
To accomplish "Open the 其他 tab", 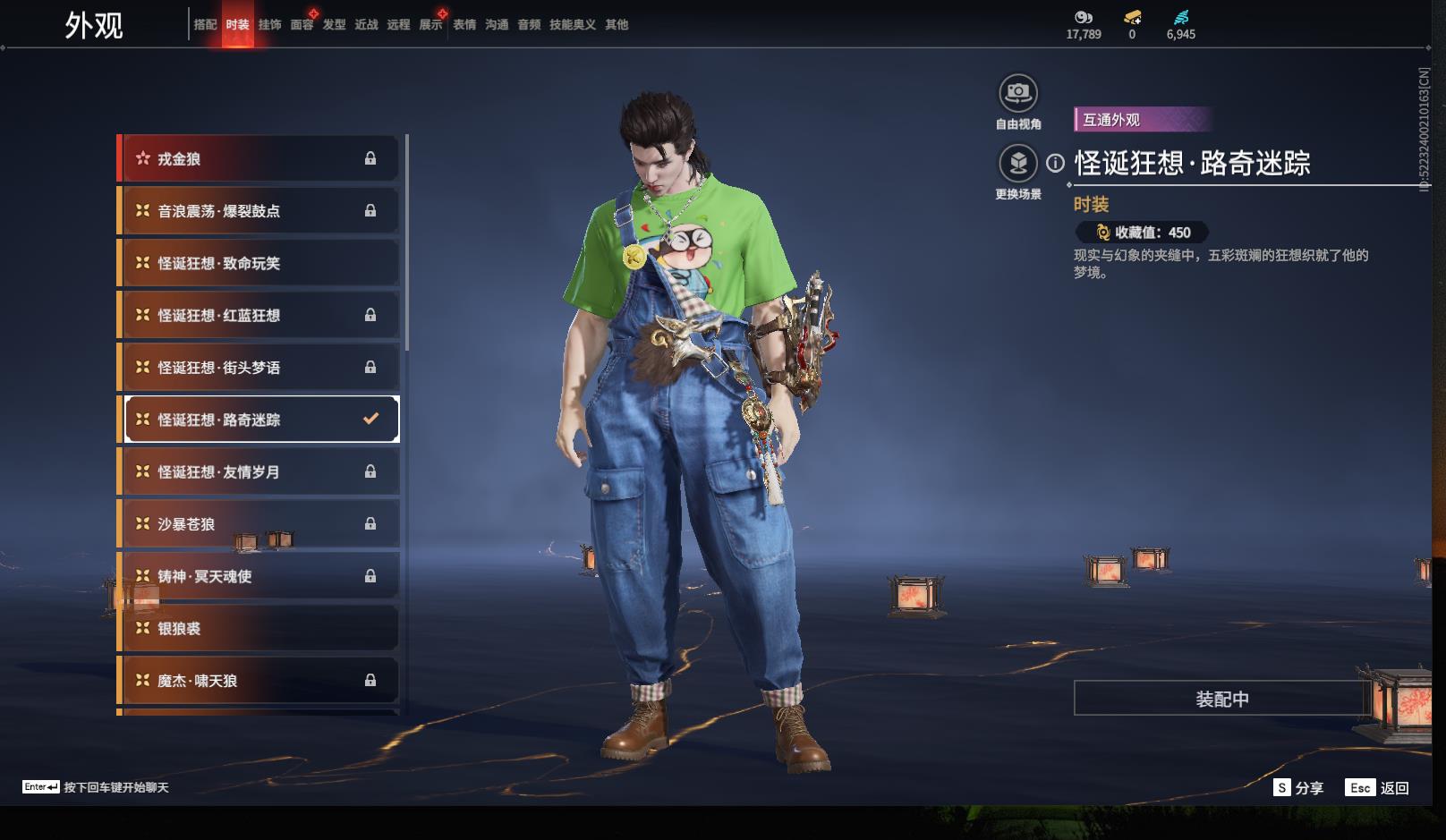I will pos(617,25).
